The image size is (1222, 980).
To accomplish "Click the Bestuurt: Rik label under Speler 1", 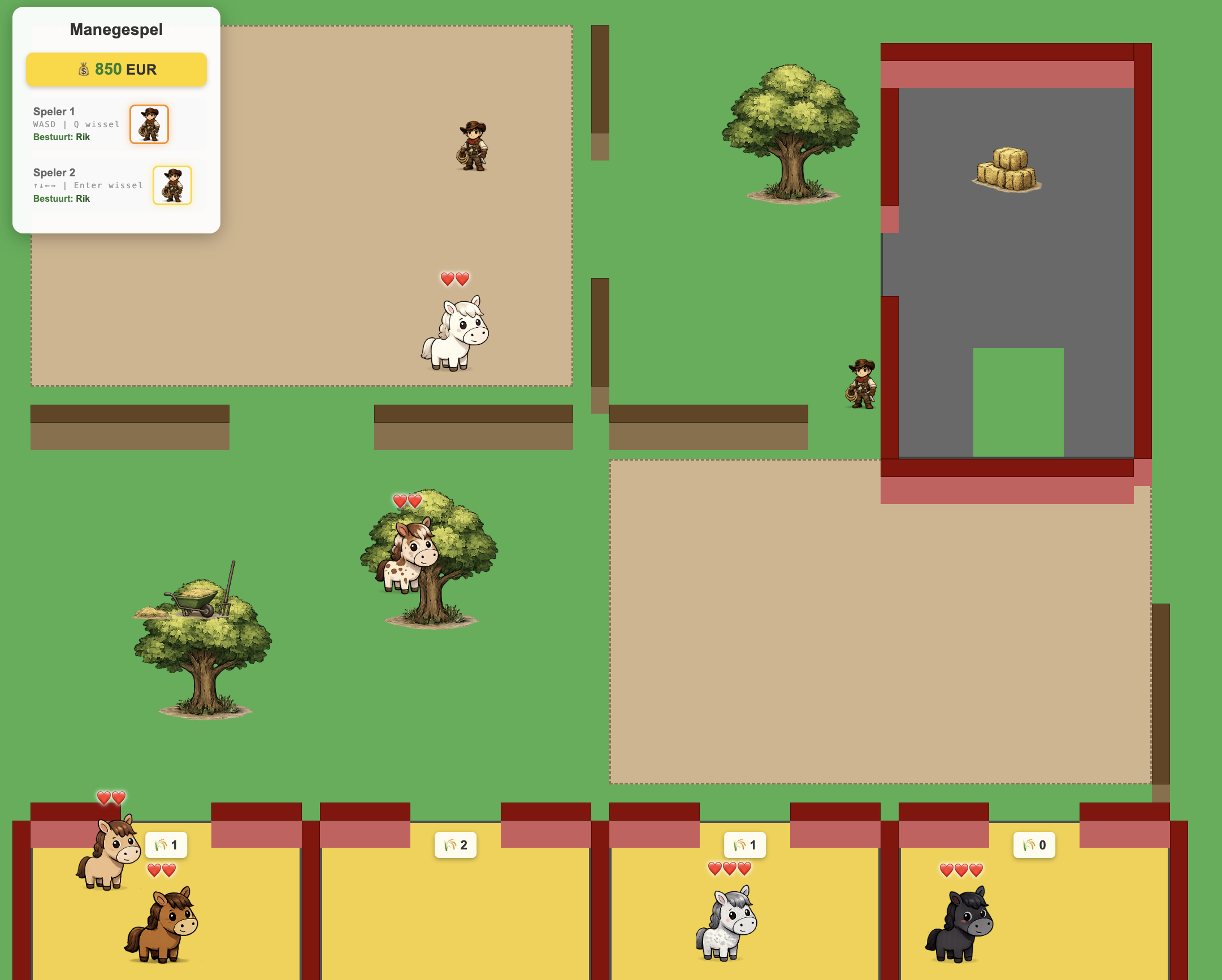I will coord(60,137).
